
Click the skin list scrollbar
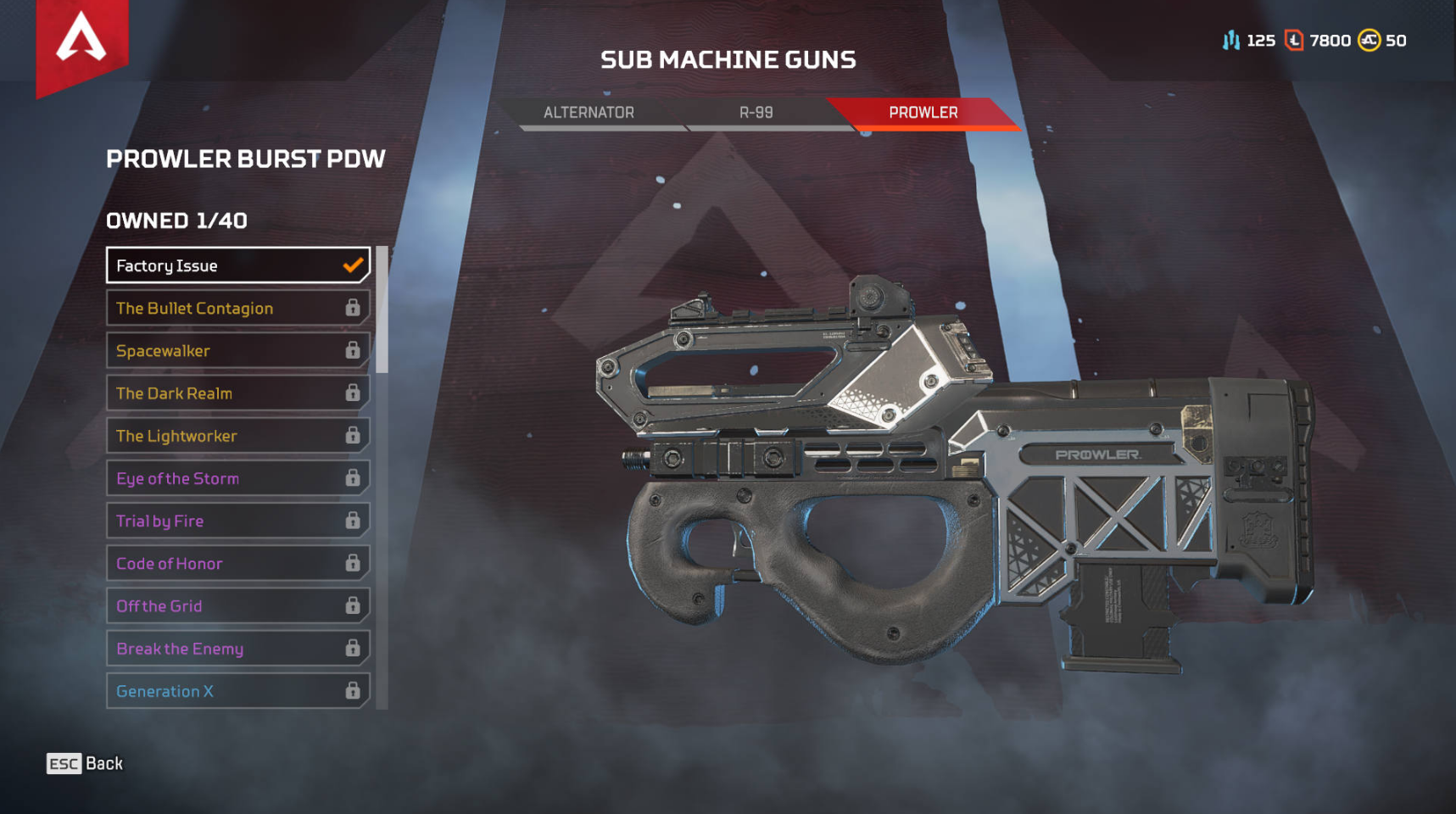pos(382,309)
